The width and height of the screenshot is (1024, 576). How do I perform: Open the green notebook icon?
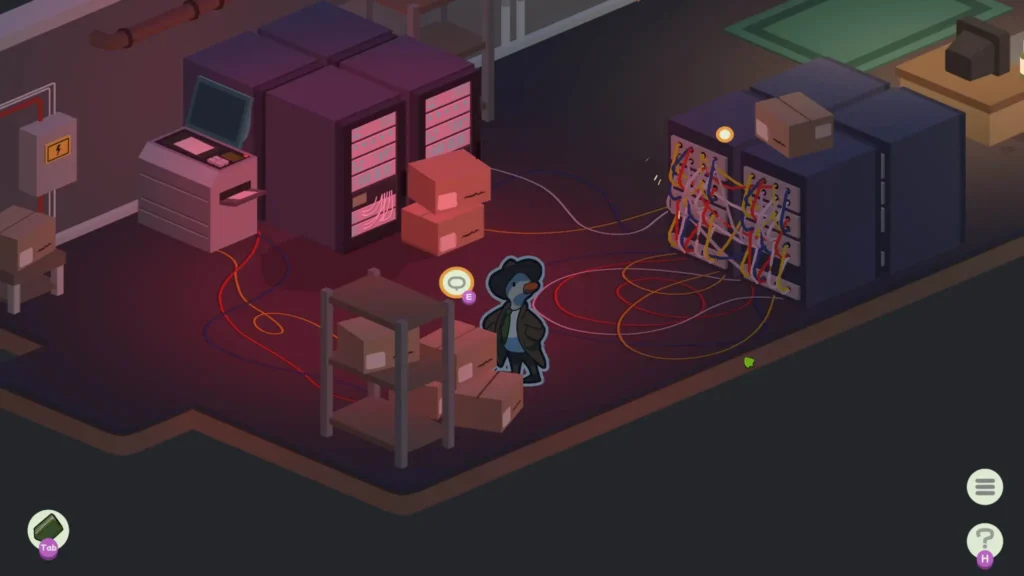(x=48, y=527)
